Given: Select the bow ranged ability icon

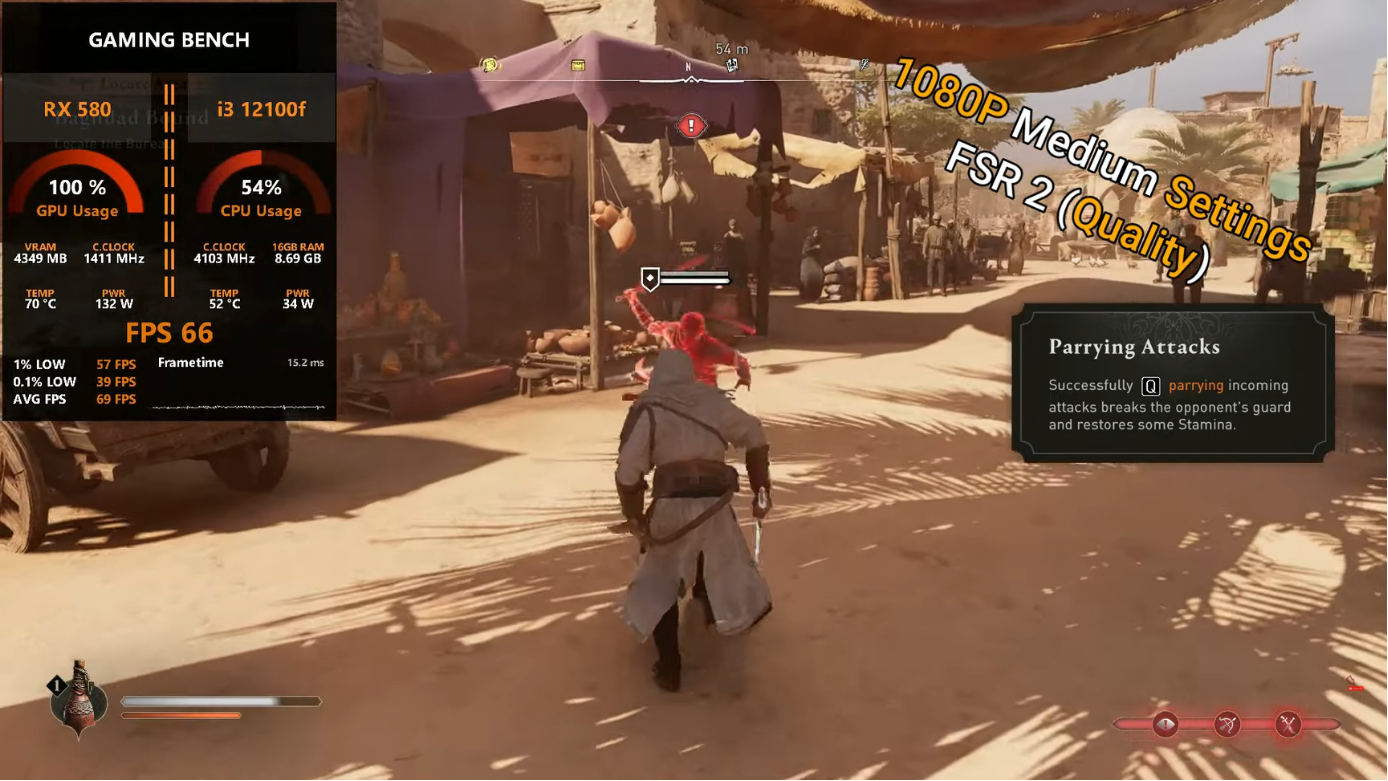Looking at the screenshot, I should pyautogui.click(x=1226, y=724).
